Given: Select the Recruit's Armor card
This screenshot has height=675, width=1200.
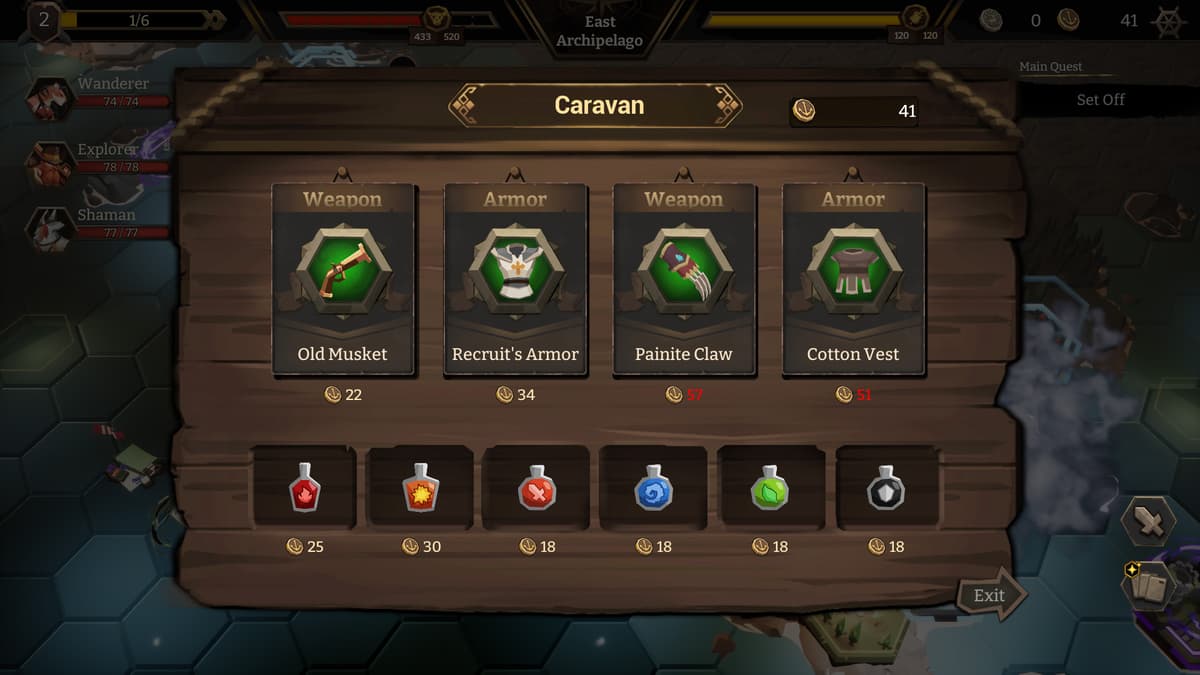Looking at the screenshot, I should (x=515, y=279).
